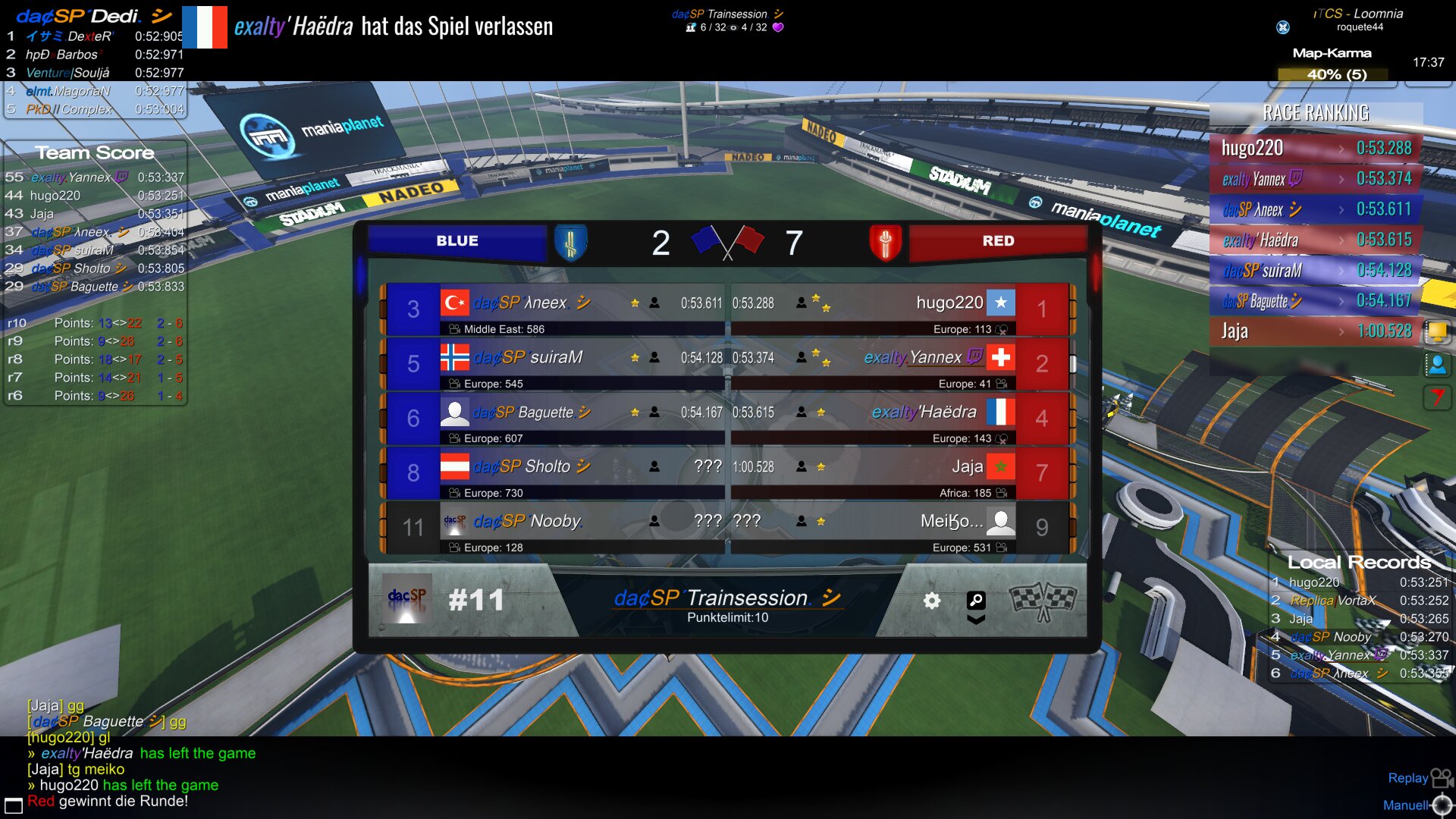Select hugo220 in the Race Ranking list
This screenshot has height=819, width=1456.
1316,148
